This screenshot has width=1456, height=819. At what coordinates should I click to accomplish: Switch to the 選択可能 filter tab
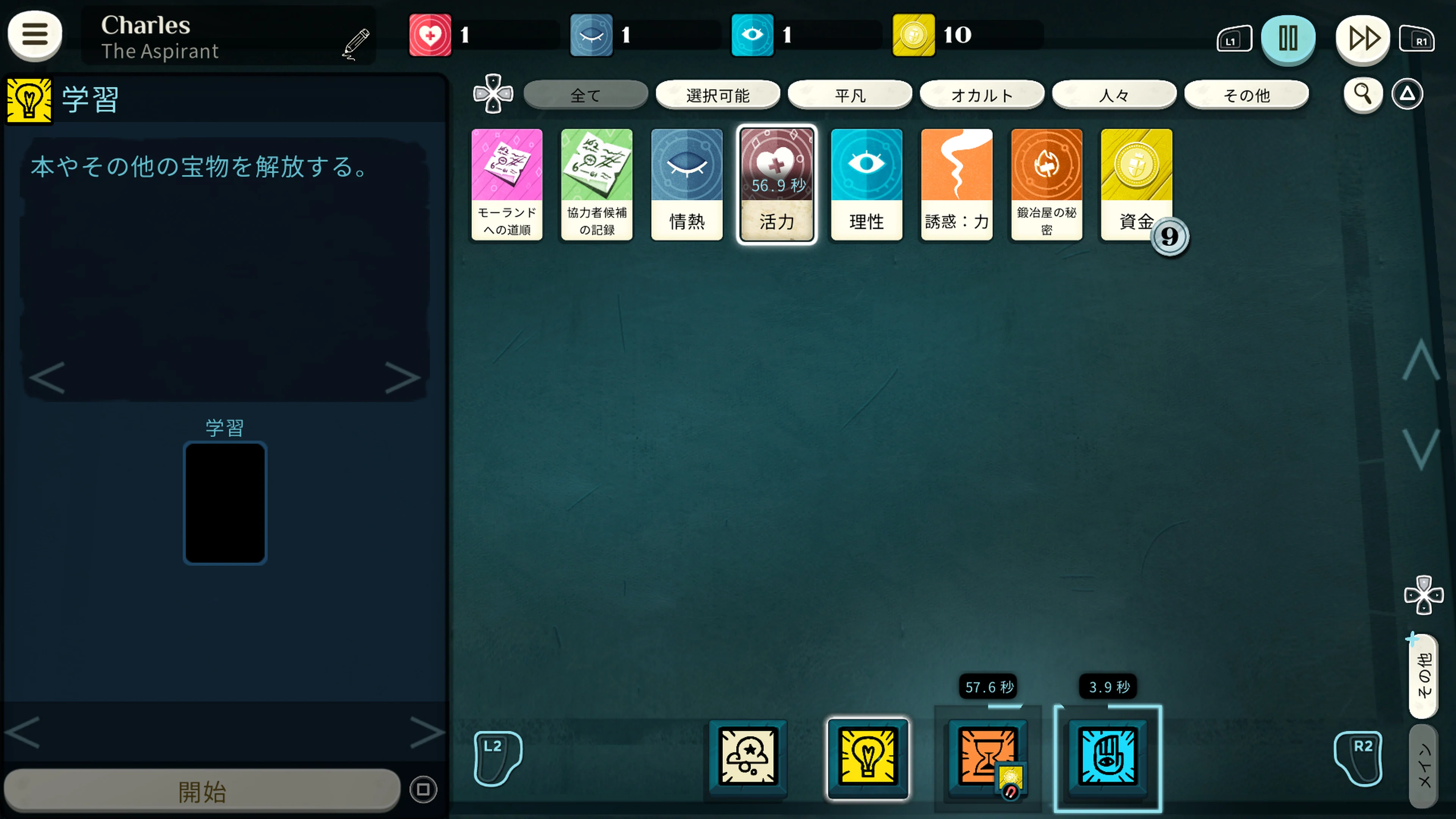point(717,95)
